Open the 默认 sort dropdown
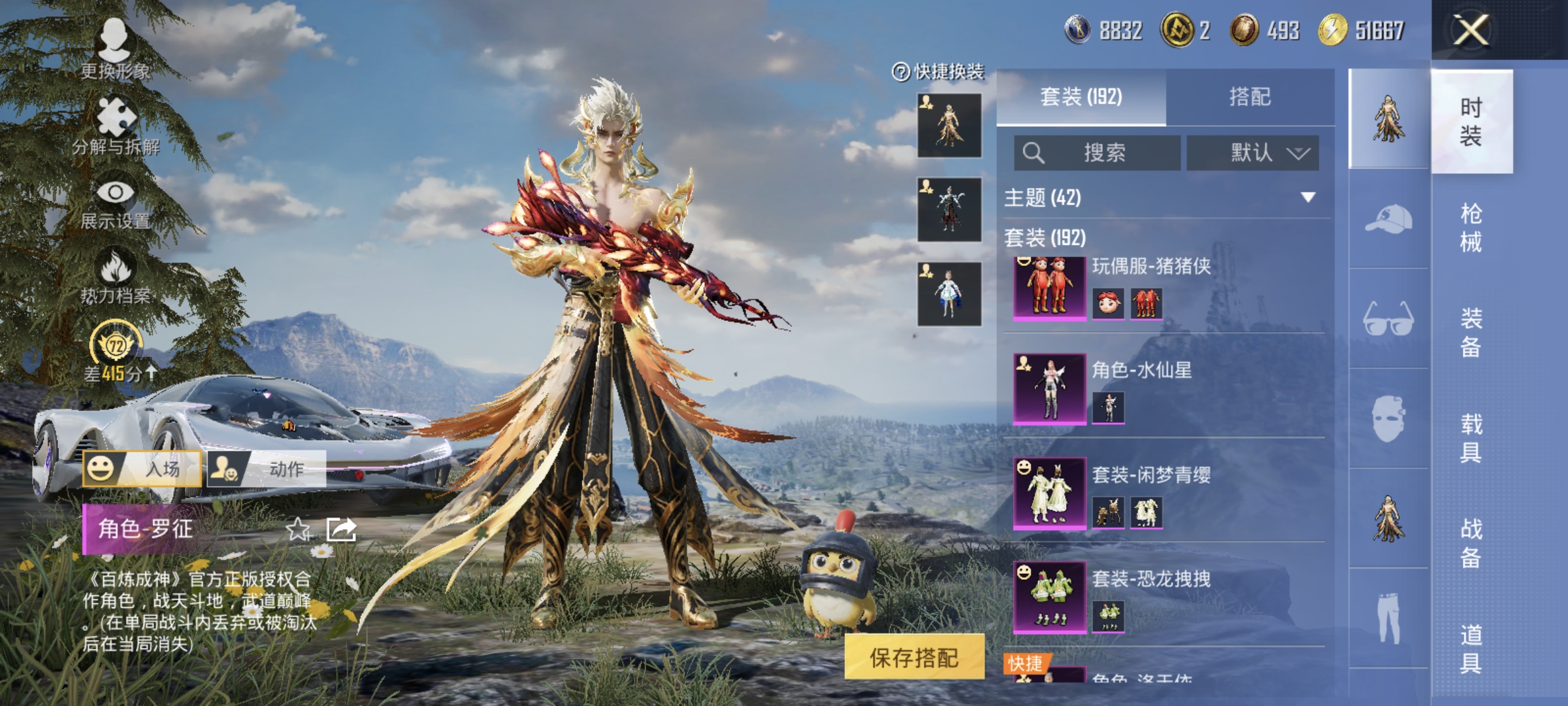Screen dimensions: 1568x706 click(x=1252, y=153)
